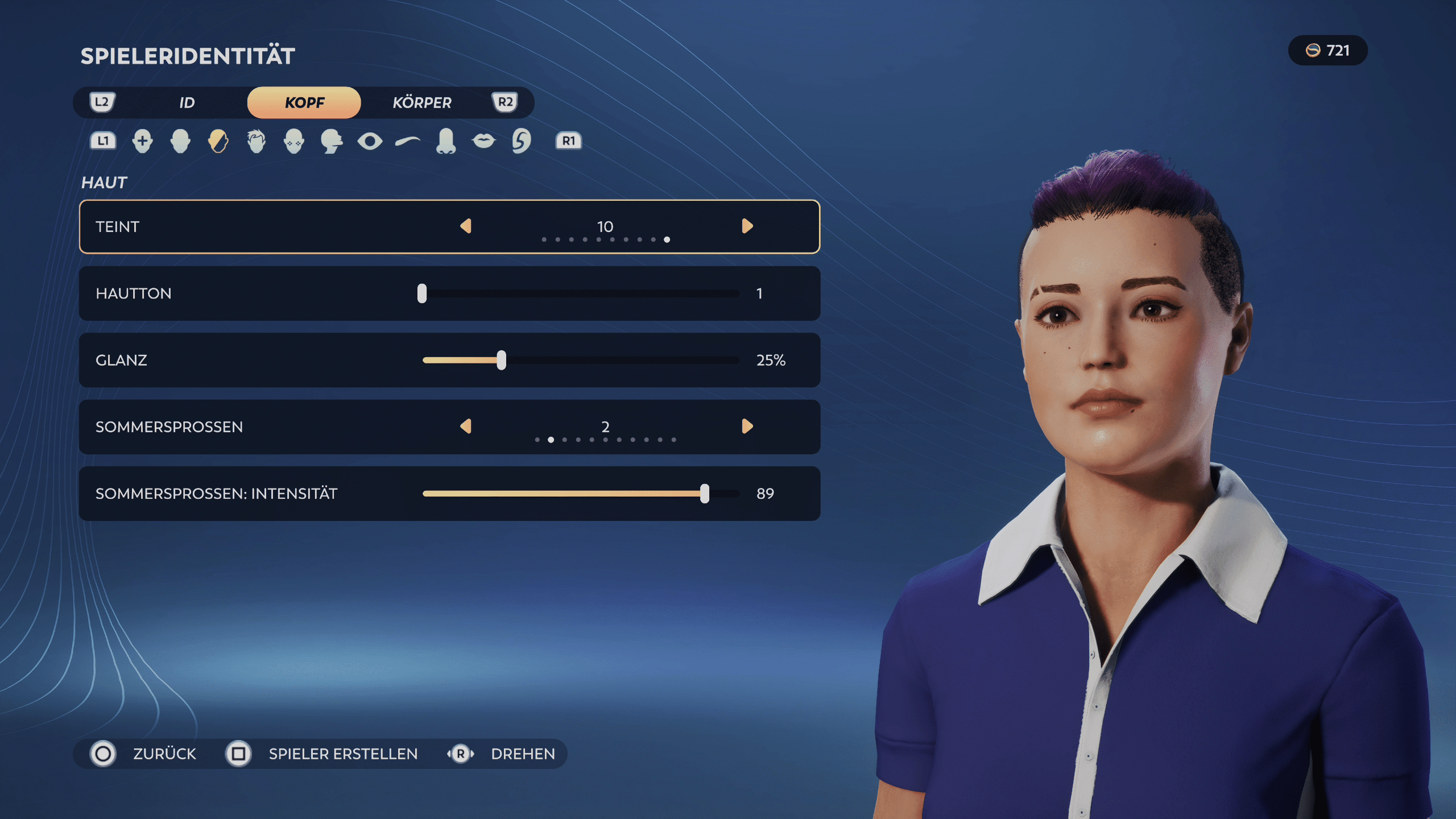Choose the head-with-plus preset icon
The width and height of the screenshot is (1456, 819).
click(142, 141)
